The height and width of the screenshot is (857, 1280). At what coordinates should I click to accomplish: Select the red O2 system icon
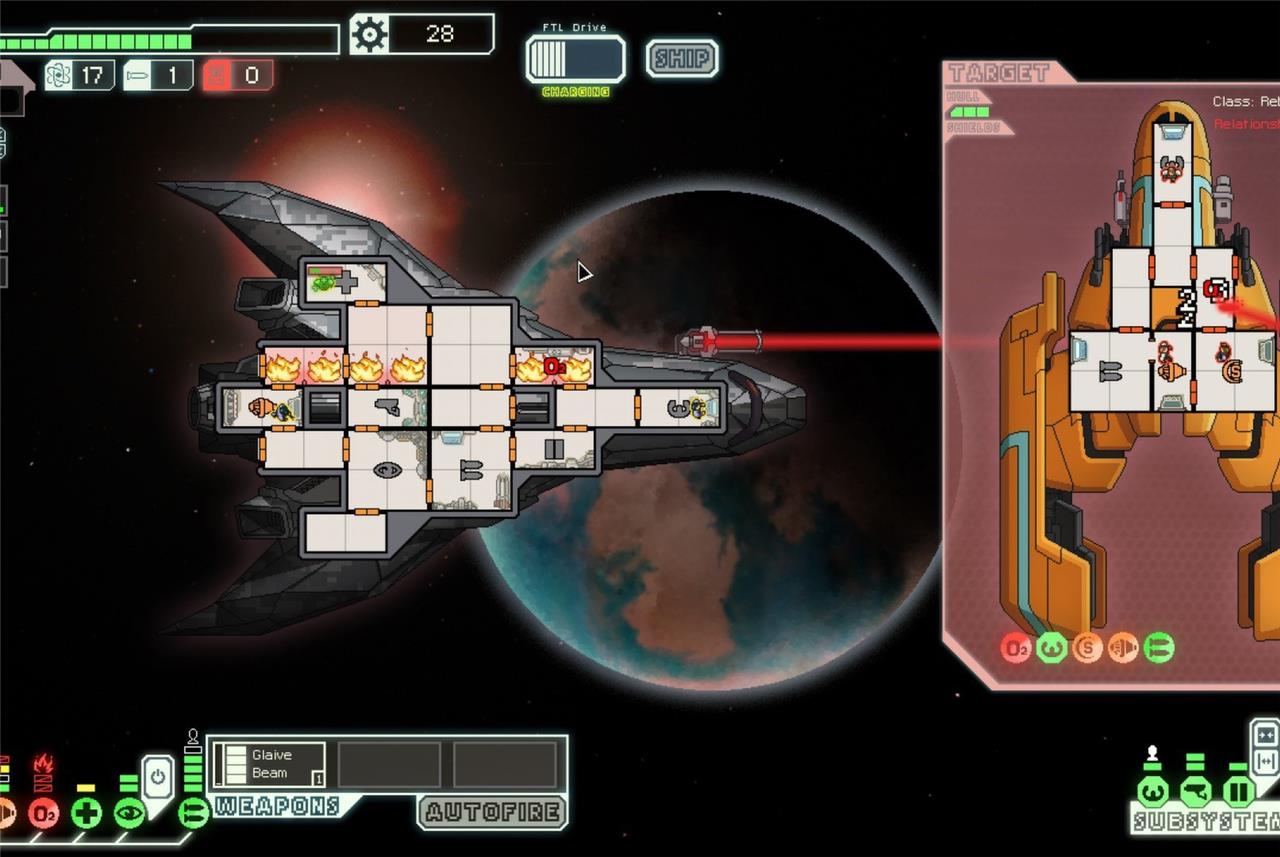43,813
